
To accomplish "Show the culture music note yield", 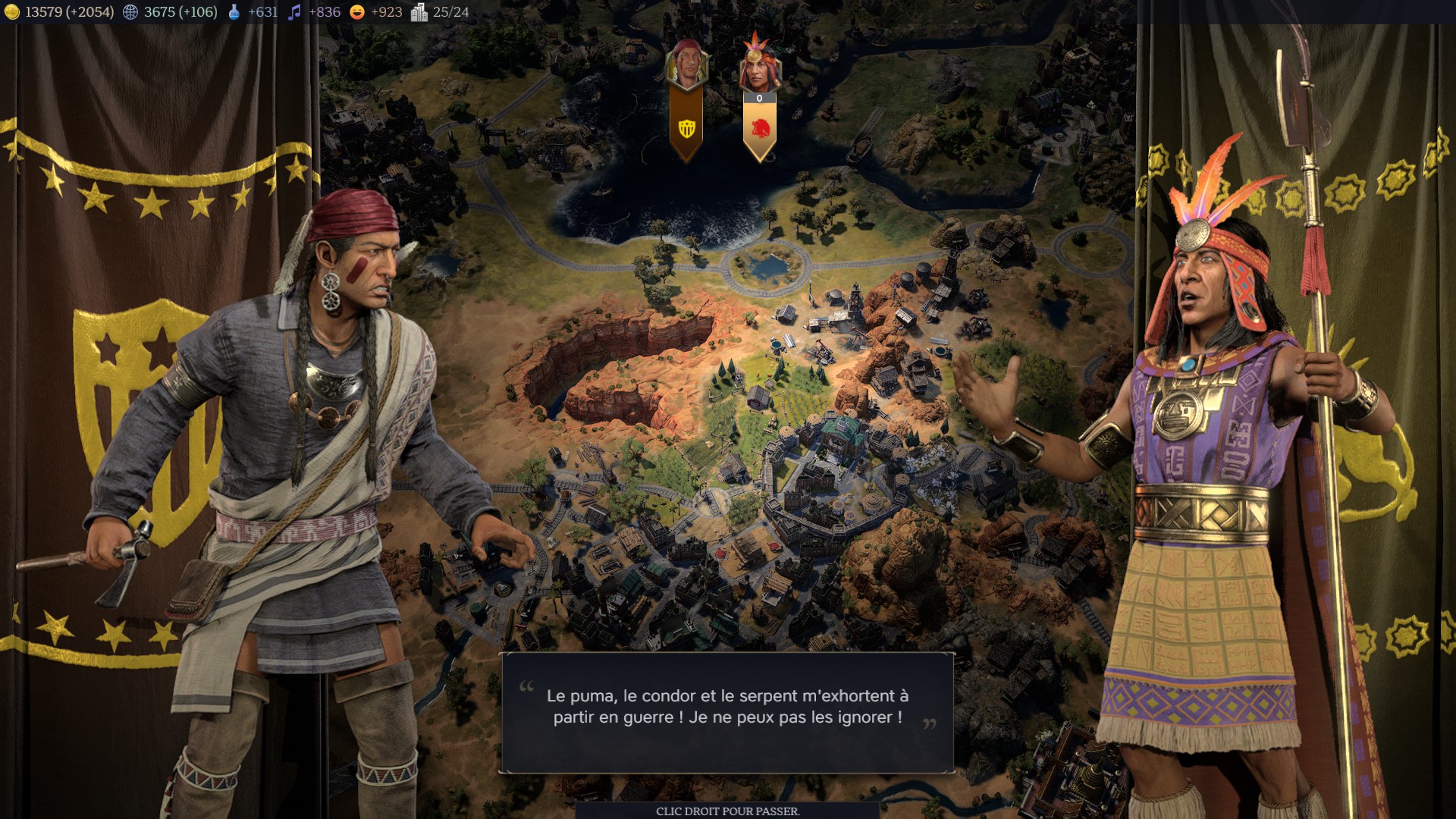I will tap(294, 12).
